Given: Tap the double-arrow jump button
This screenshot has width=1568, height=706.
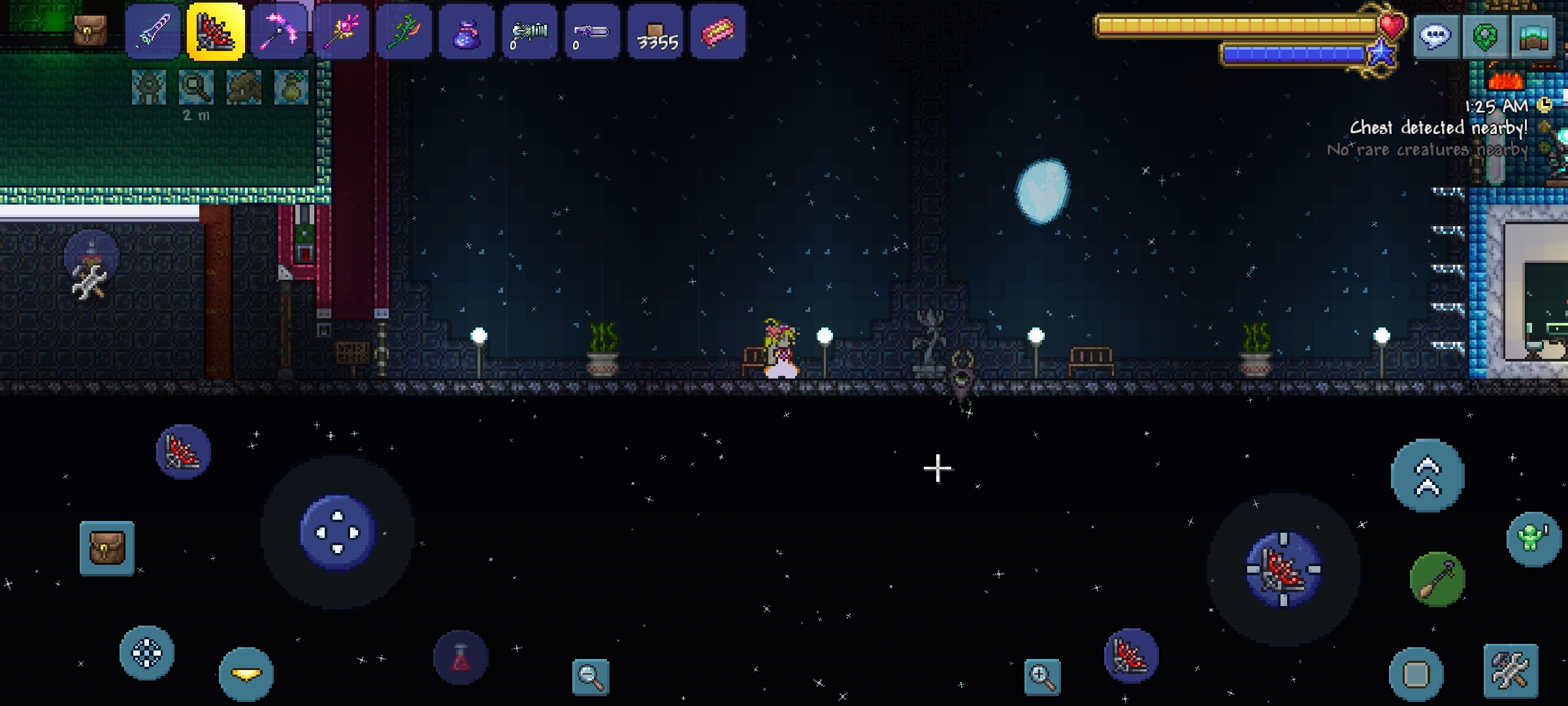Looking at the screenshot, I should click(1428, 476).
